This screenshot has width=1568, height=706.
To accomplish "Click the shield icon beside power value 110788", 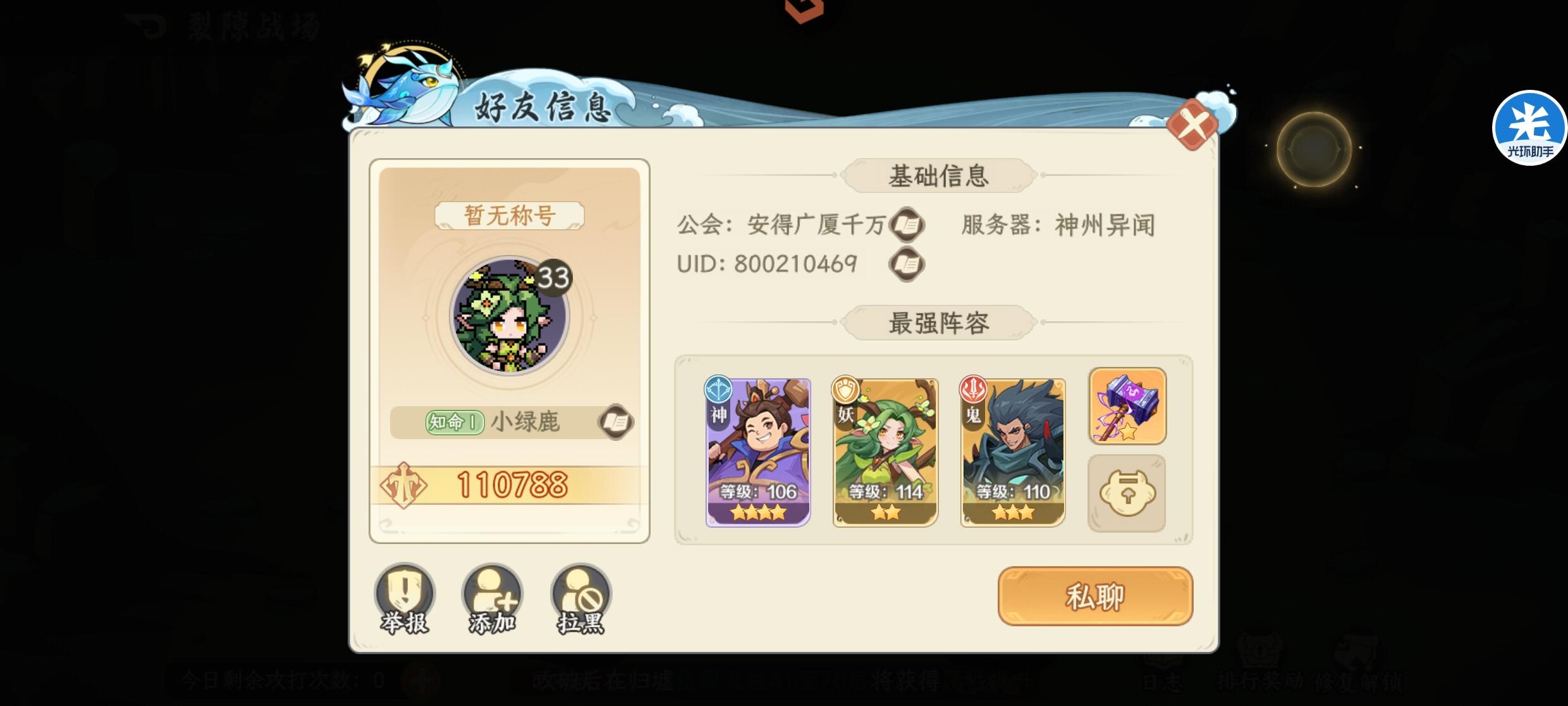I will 405,488.
